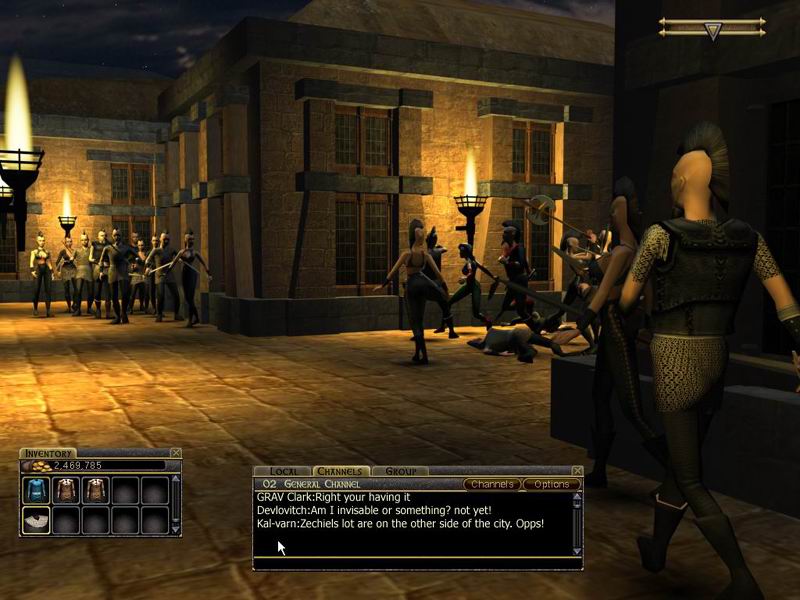The image size is (800, 600).
Task: Click the chat scroll-down arrow
Action: (x=576, y=551)
